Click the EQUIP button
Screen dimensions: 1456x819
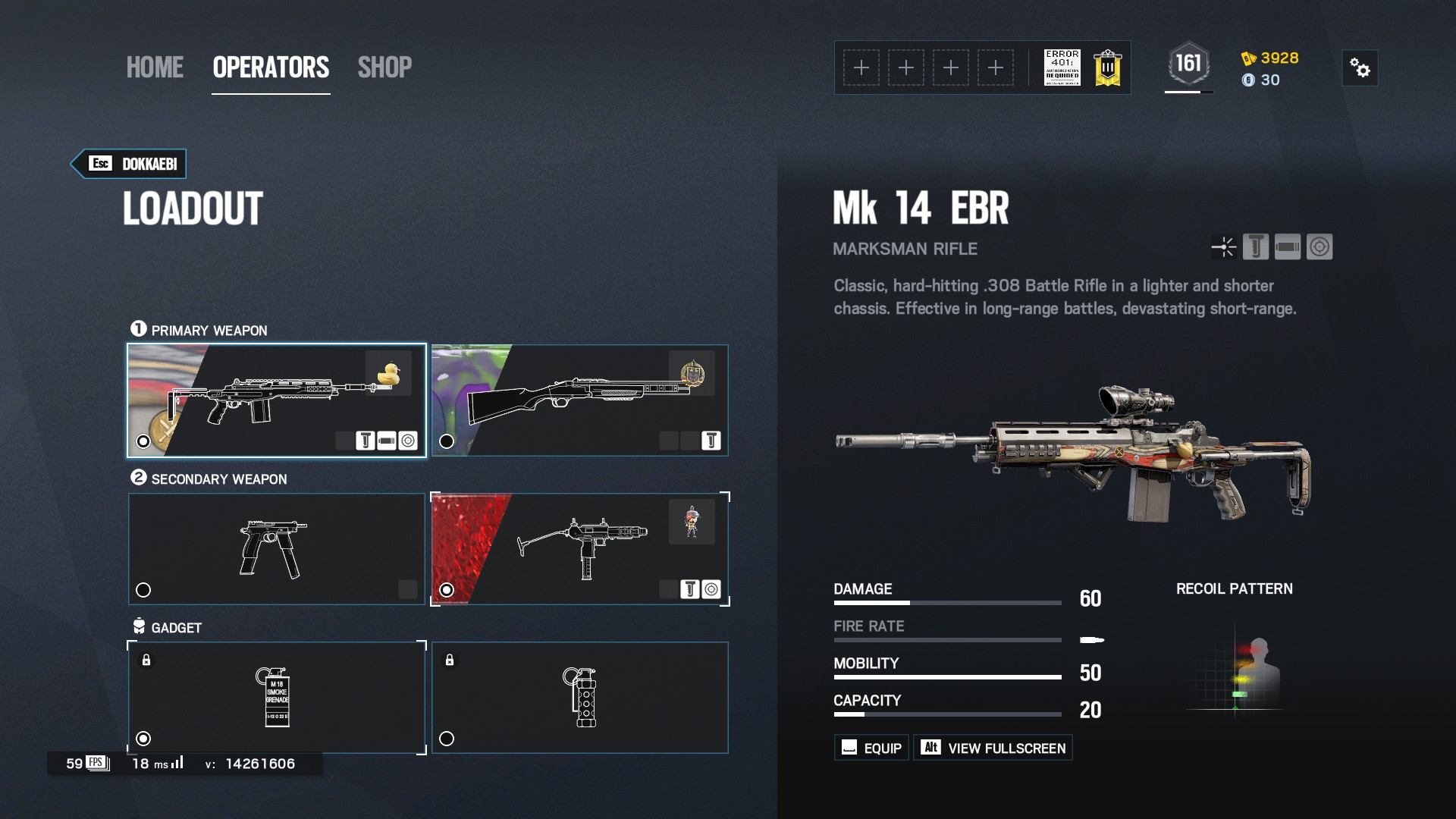coord(871,748)
